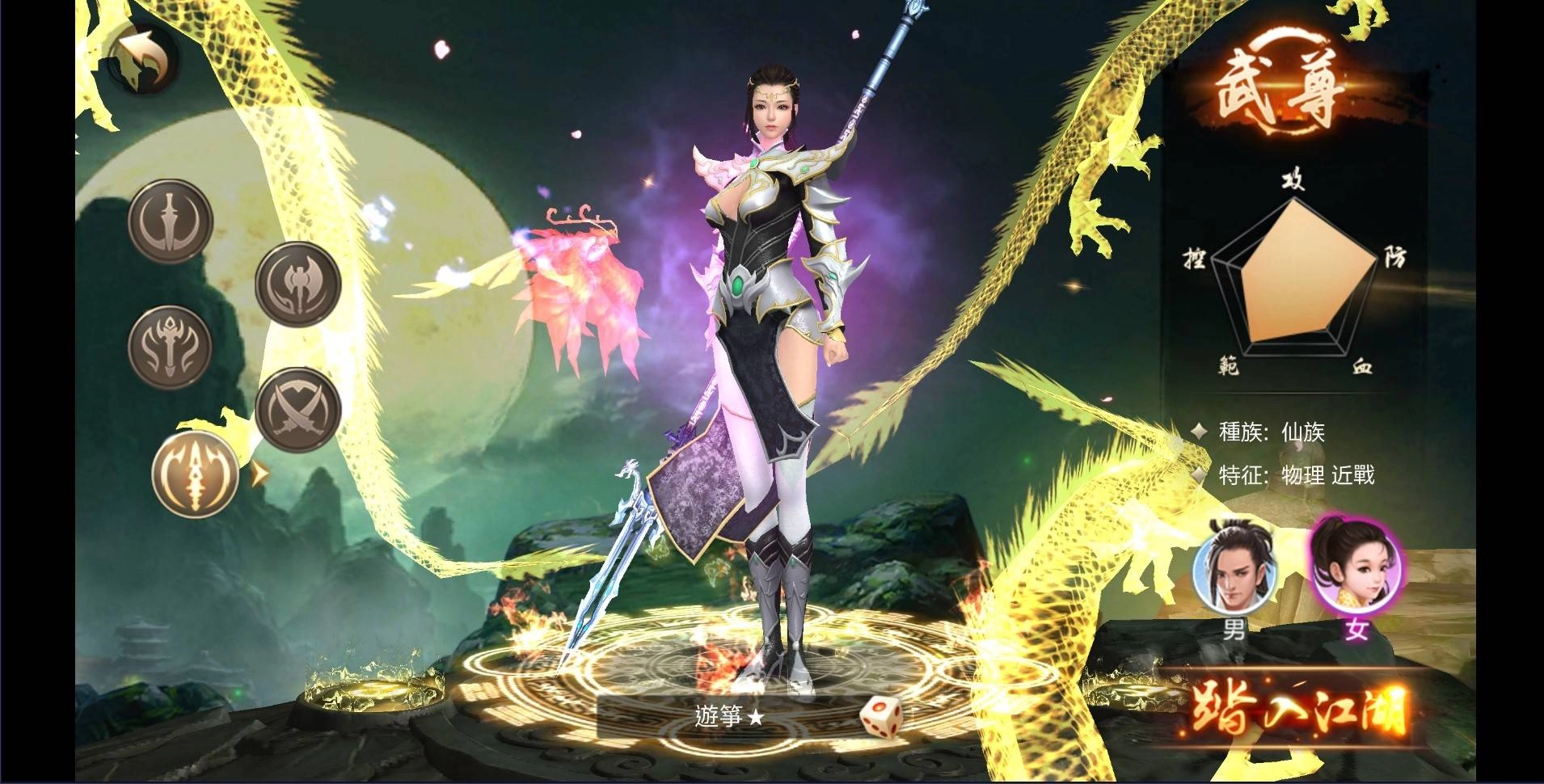1544x784 pixels.
Task: Pick the ornate staff class icon
Action: coord(170,346)
